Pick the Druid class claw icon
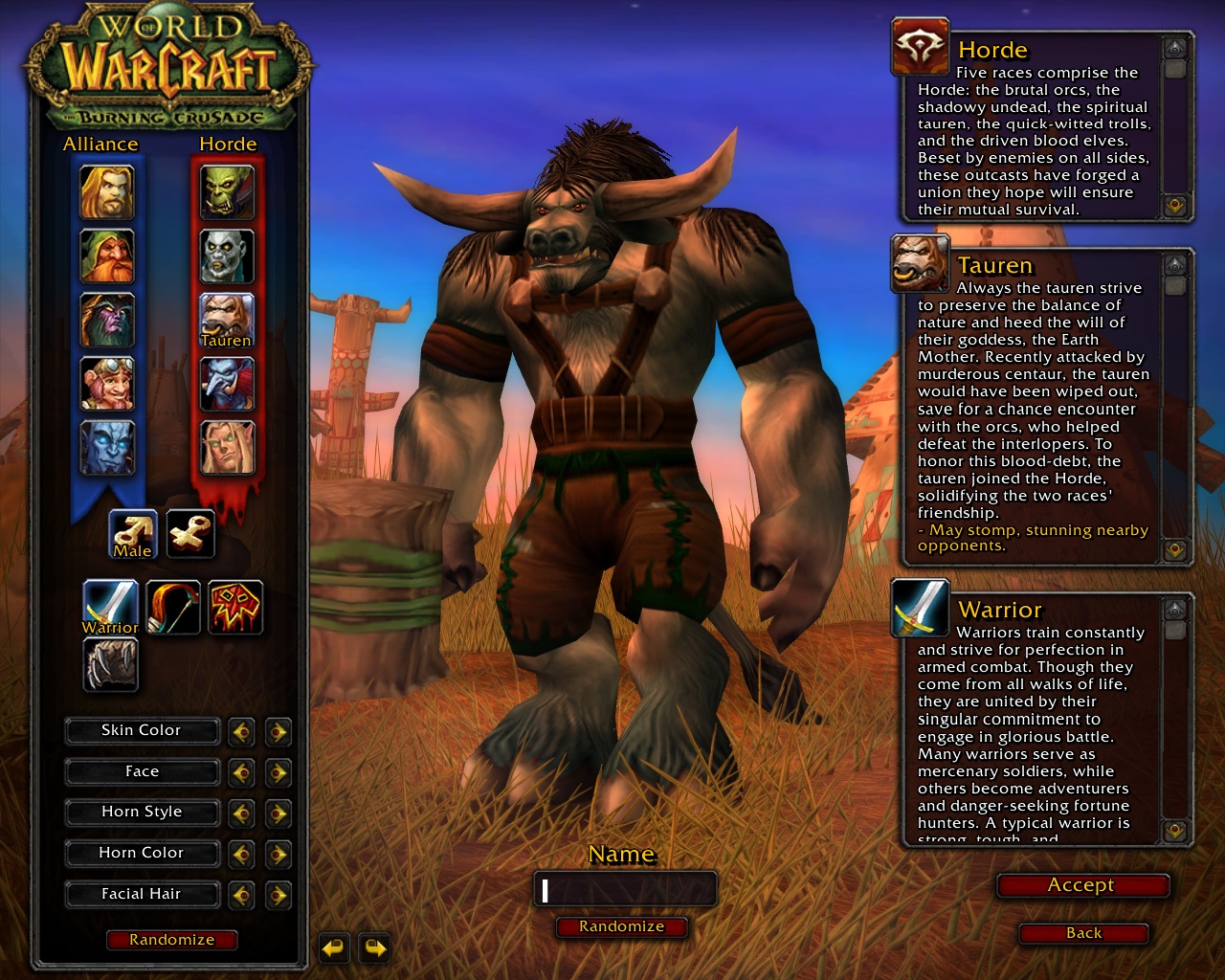The image size is (1225, 980). pyautogui.click(x=111, y=664)
